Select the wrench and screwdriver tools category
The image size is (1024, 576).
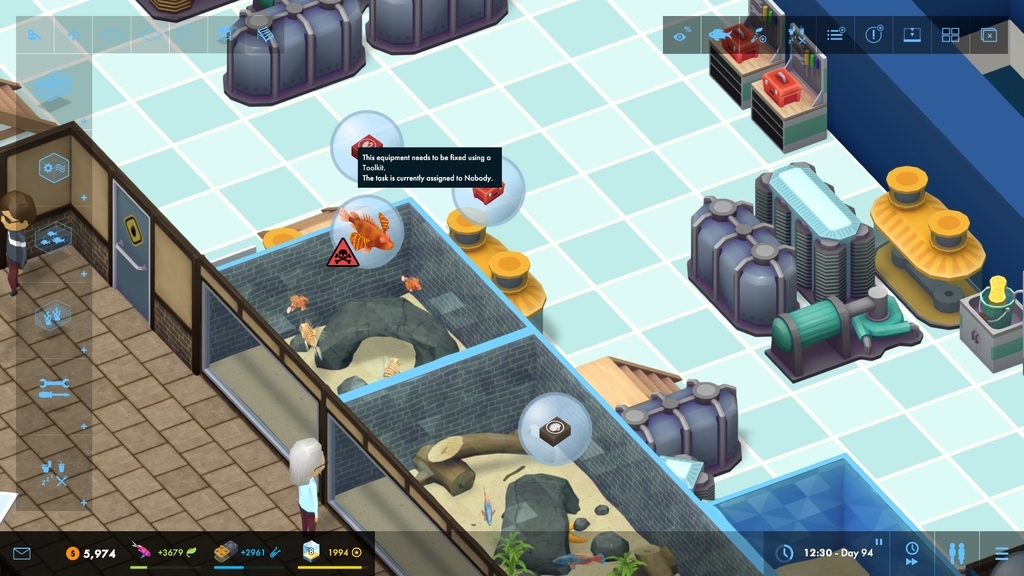click(x=54, y=388)
